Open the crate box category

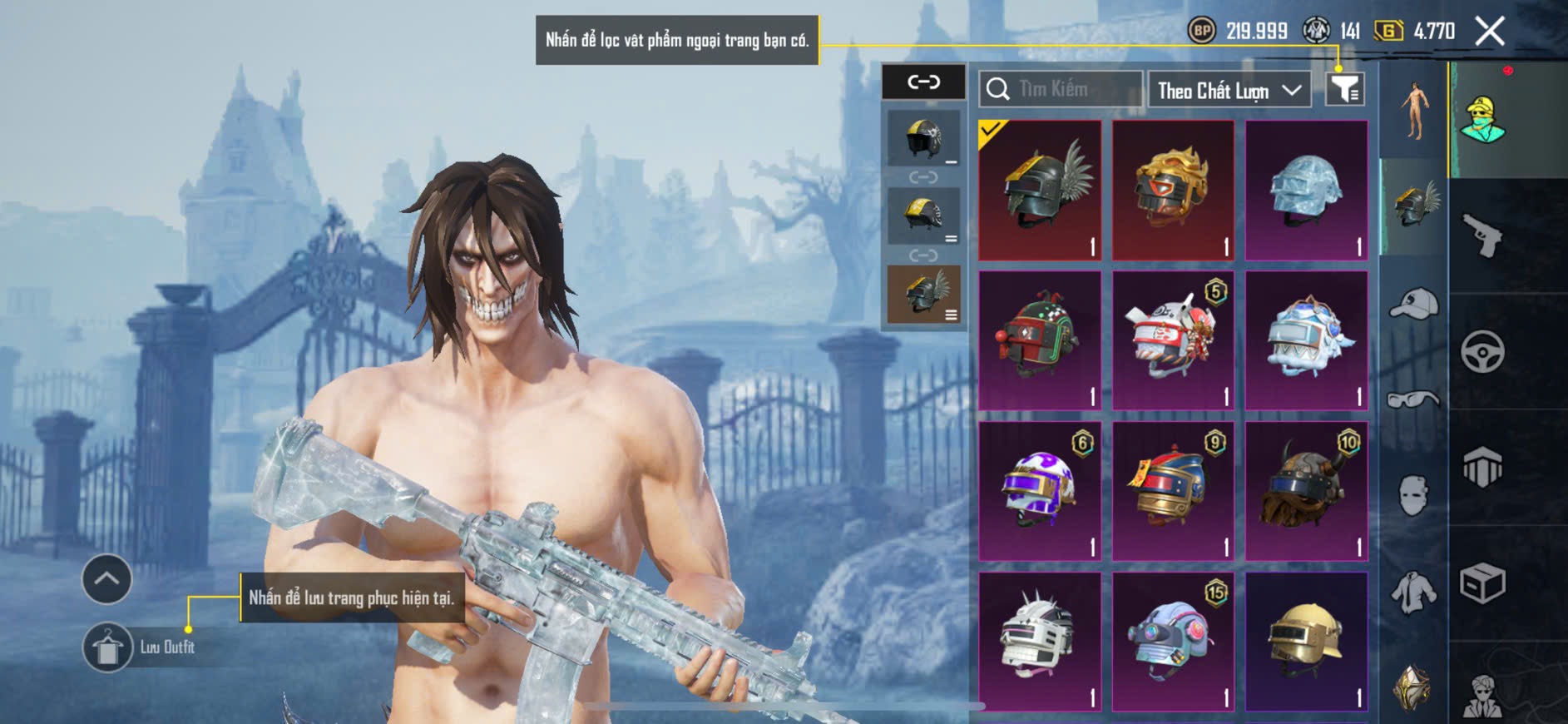coord(1482,583)
